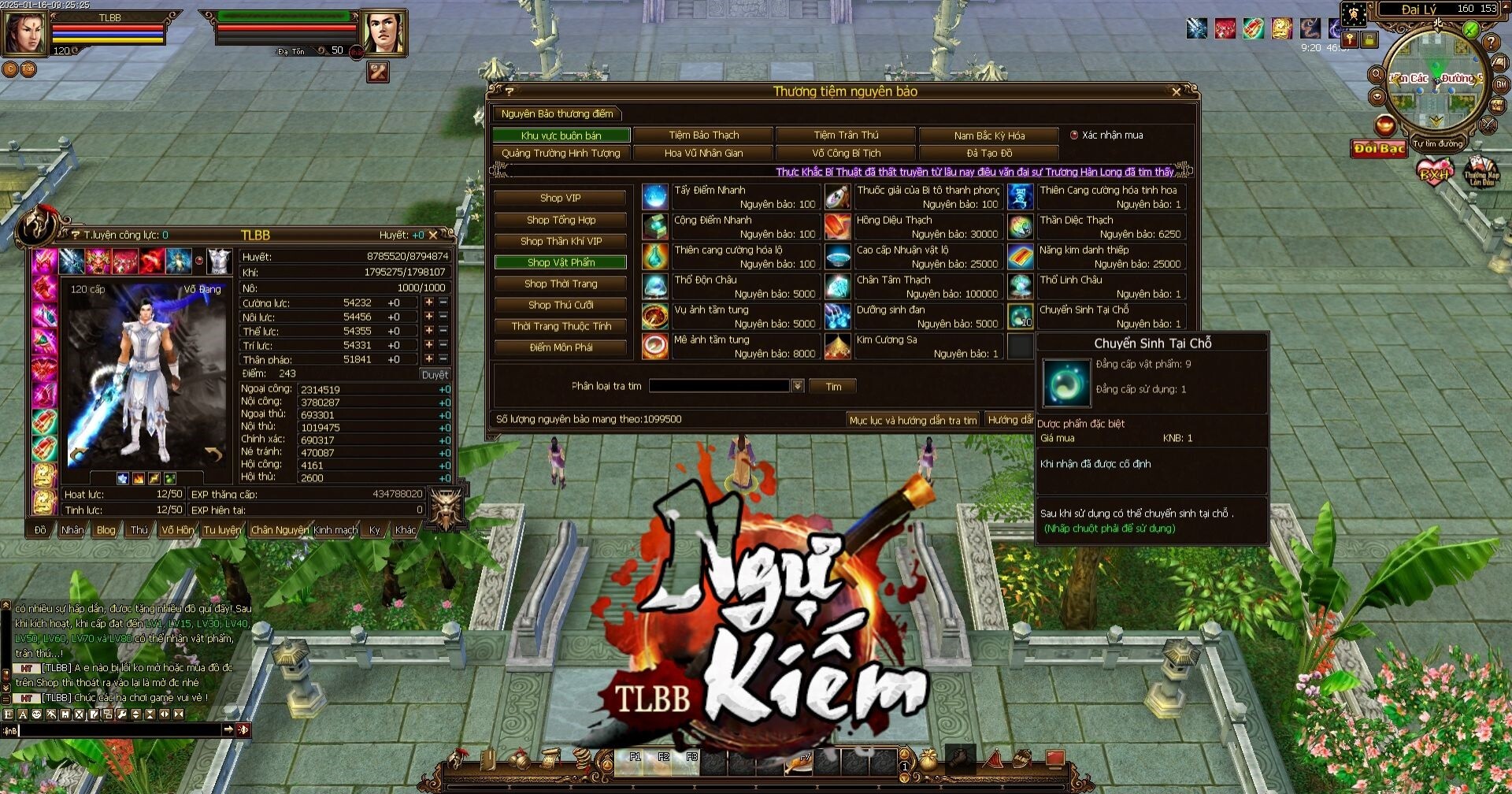Screen dimensions: 1512x794
Task: Toggle the Xác nhận mua option
Action: [x=1074, y=135]
